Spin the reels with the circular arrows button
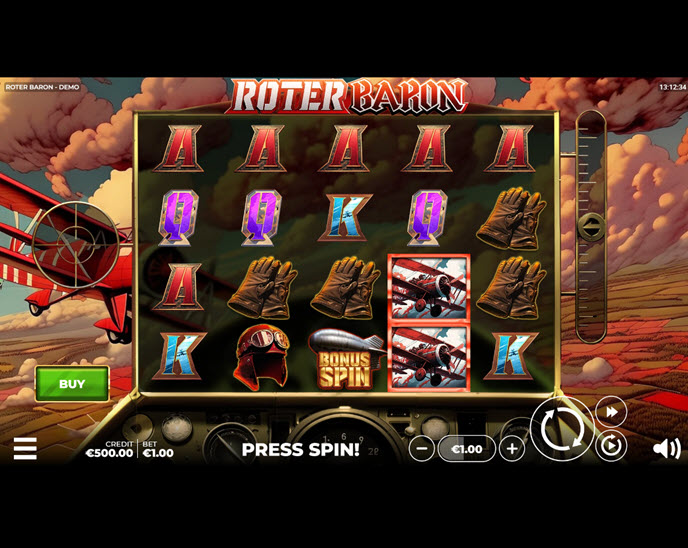This screenshot has height=548, width=688. 561,430
